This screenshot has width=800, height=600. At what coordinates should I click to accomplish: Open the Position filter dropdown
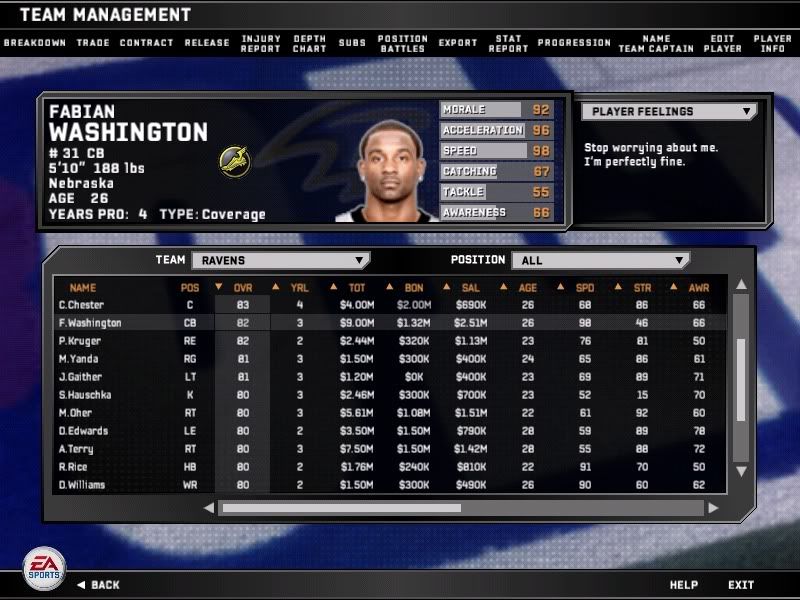pyautogui.click(x=600, y=260)
